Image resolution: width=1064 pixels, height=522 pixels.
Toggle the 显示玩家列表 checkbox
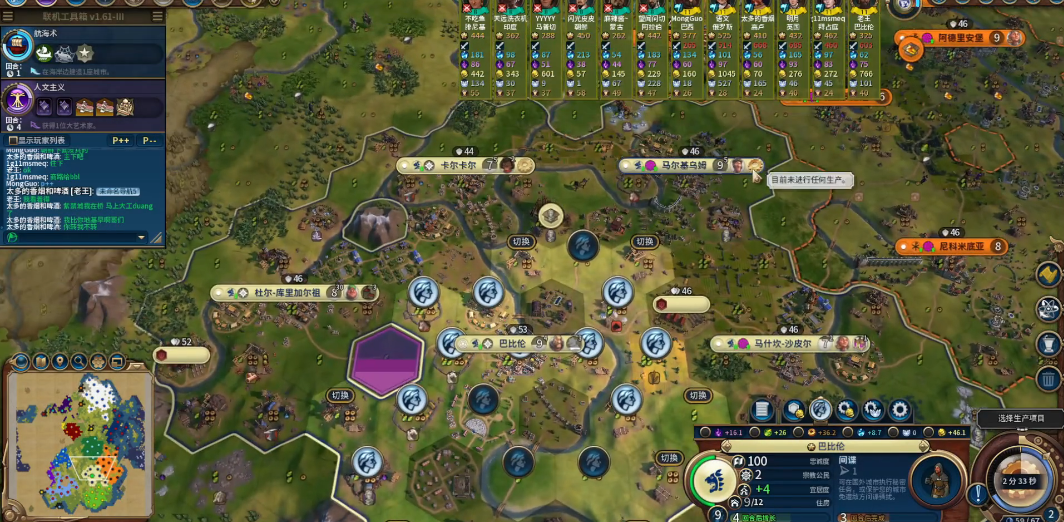[x=11, y=140]
